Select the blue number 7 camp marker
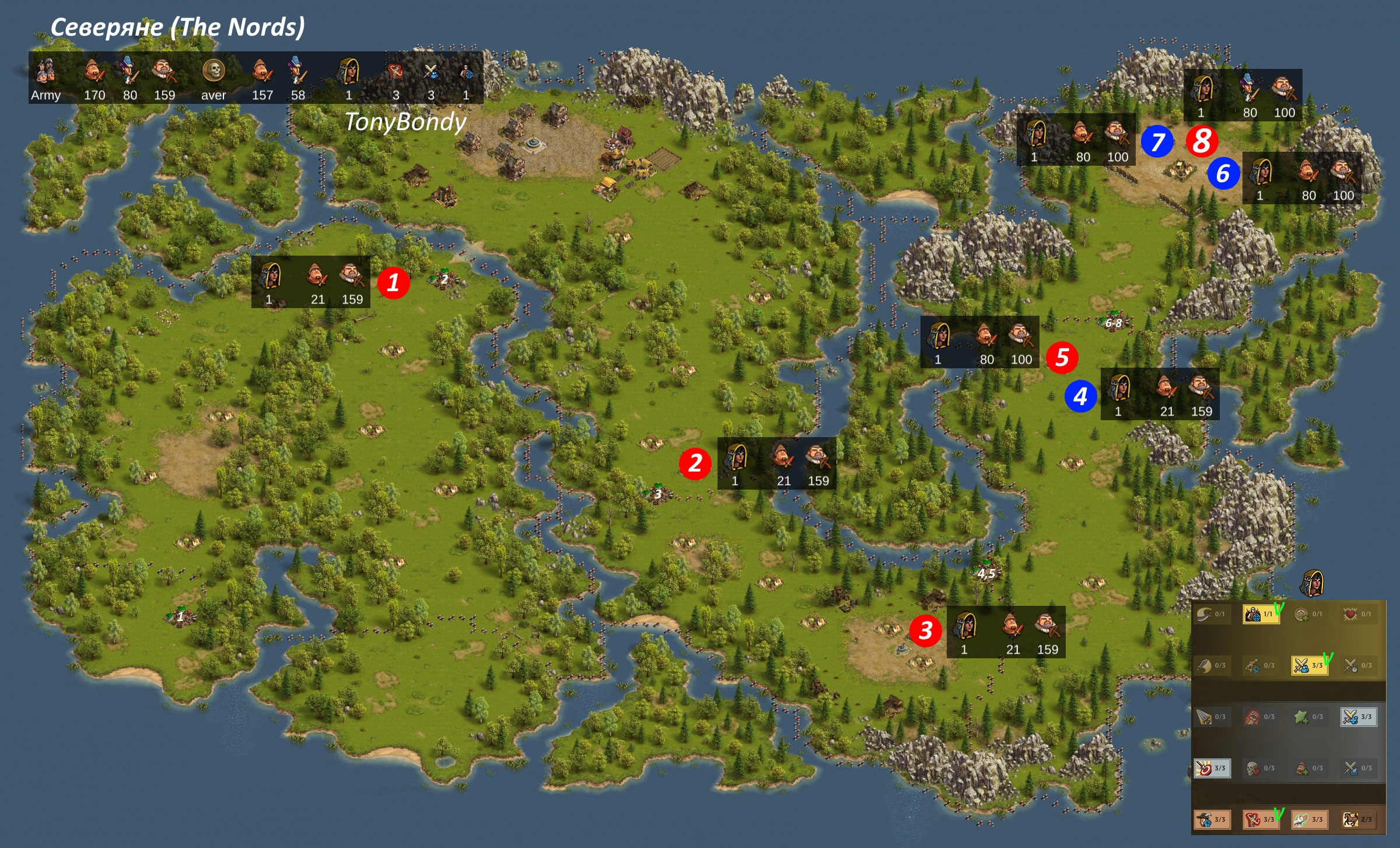This screenshot has width=1400, height=848. click(1157, 142)
